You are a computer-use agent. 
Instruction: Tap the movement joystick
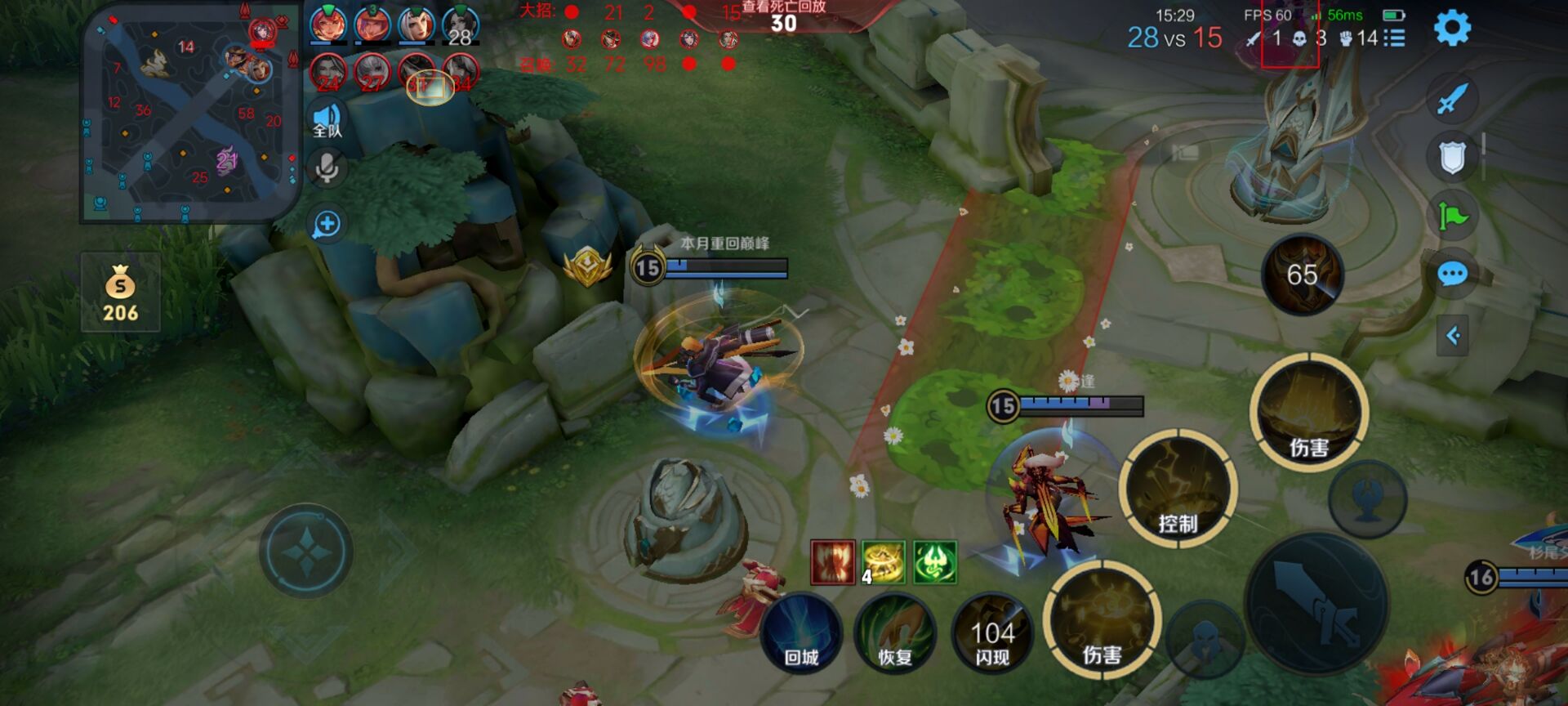tap(306, 552)
